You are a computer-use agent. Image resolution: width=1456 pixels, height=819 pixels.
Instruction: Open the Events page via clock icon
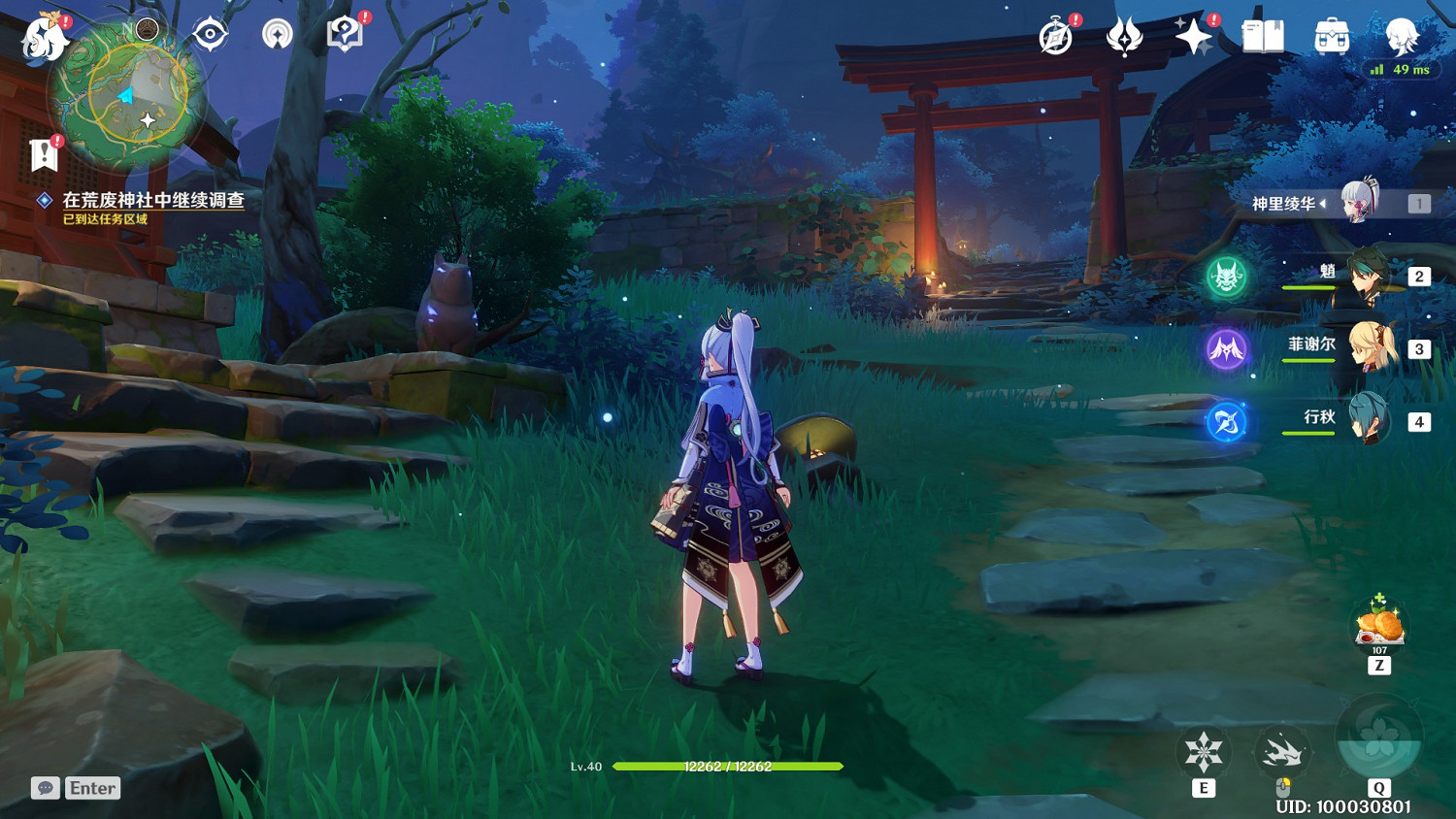[1057, 35]
